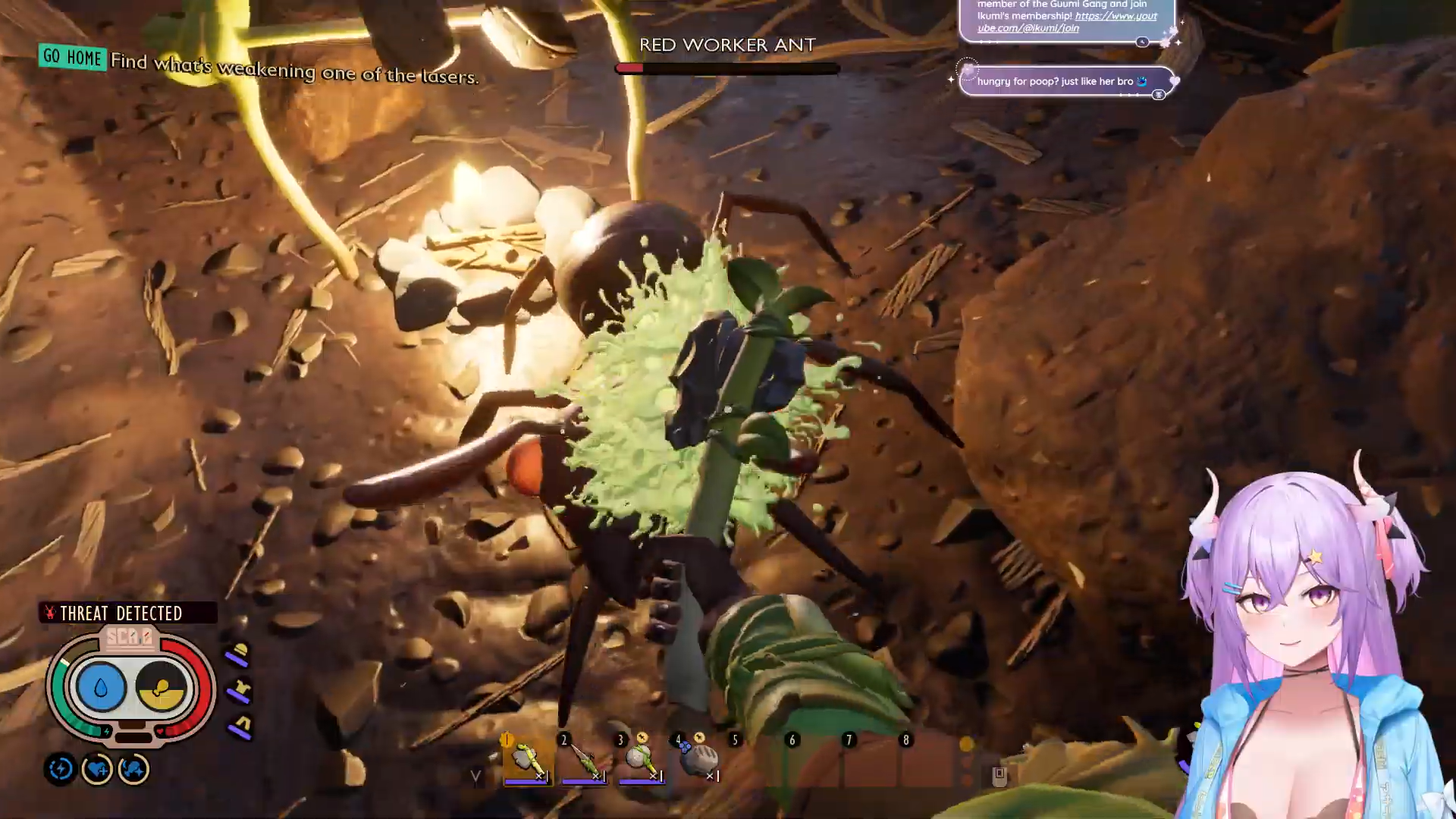Viewport: 1456px width, 819px height.
Task: Inspect the helmet armor durability icon
Action: tap(239, 654)
